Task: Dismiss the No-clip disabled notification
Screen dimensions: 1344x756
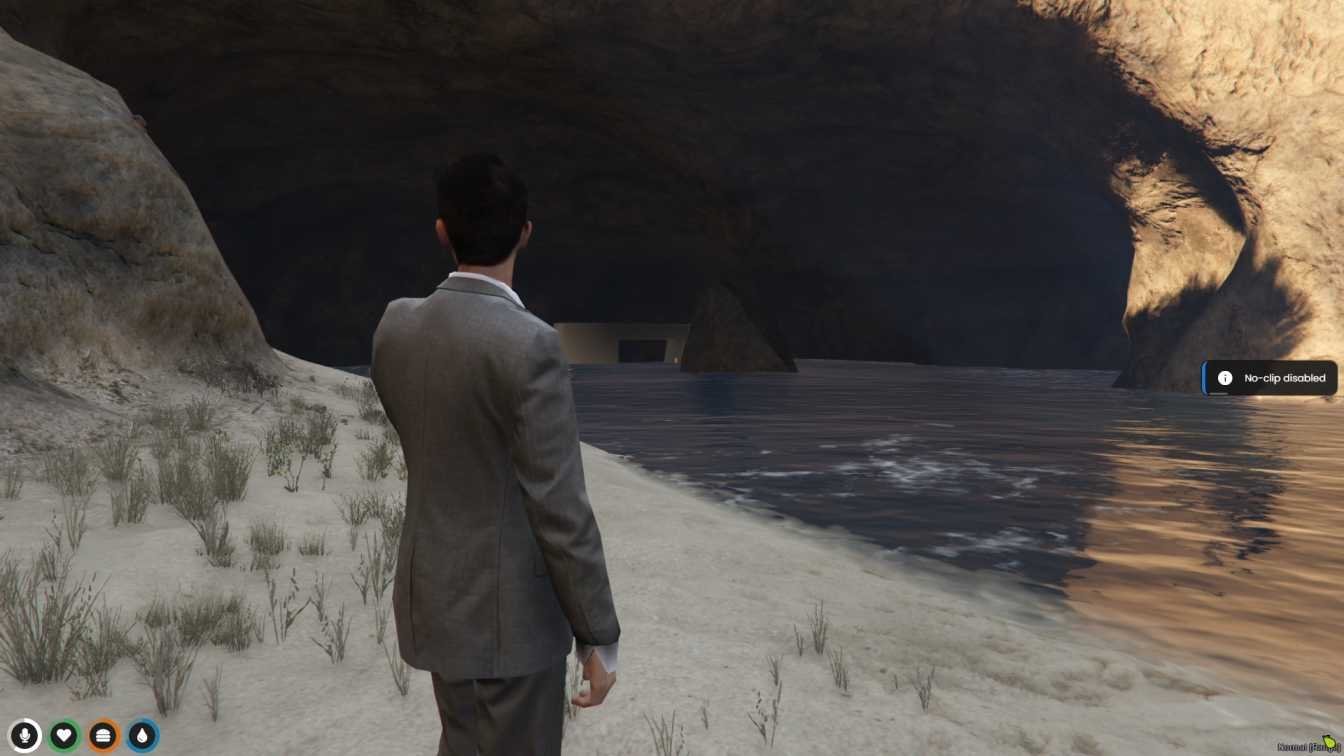Action: coord(1270,378)
